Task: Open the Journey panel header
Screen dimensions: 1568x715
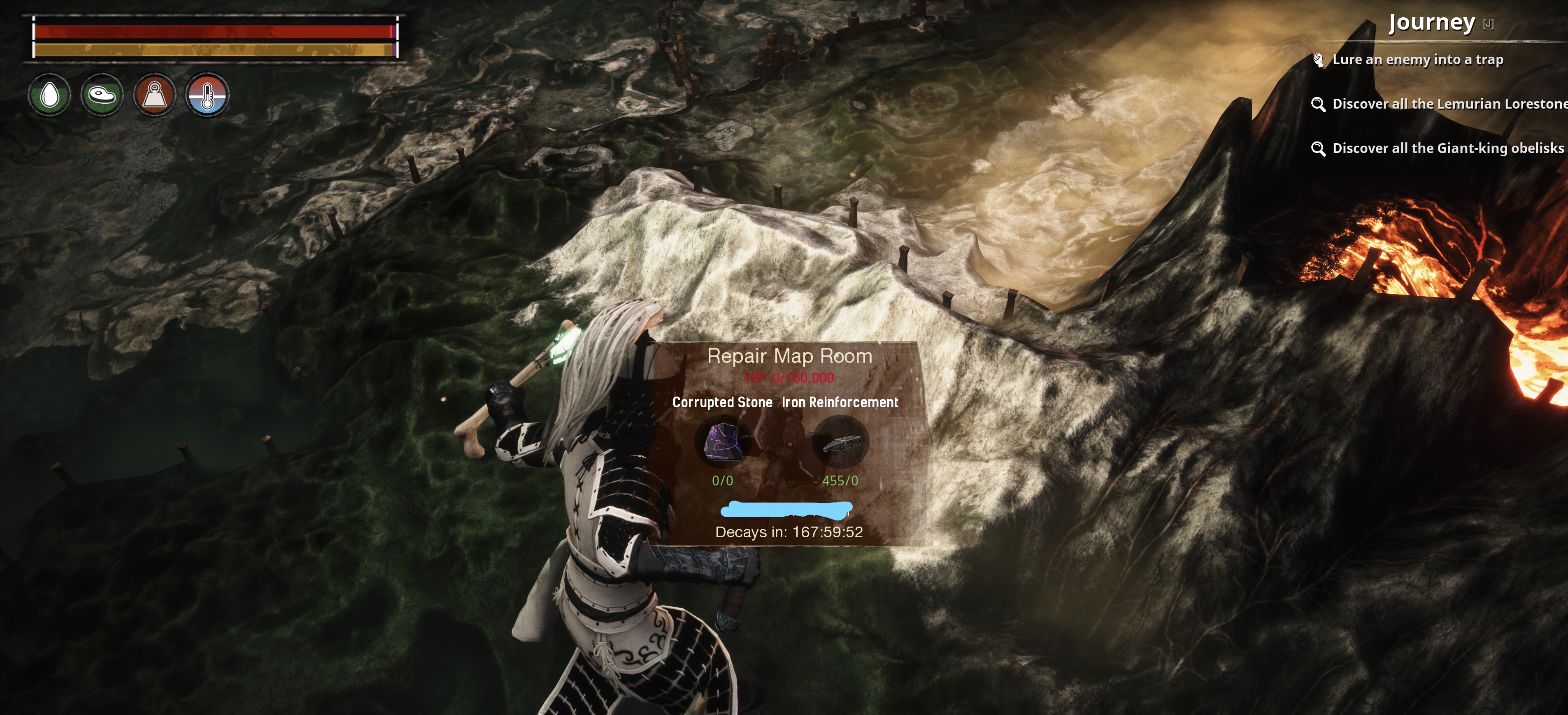Action: point(1432,23)
